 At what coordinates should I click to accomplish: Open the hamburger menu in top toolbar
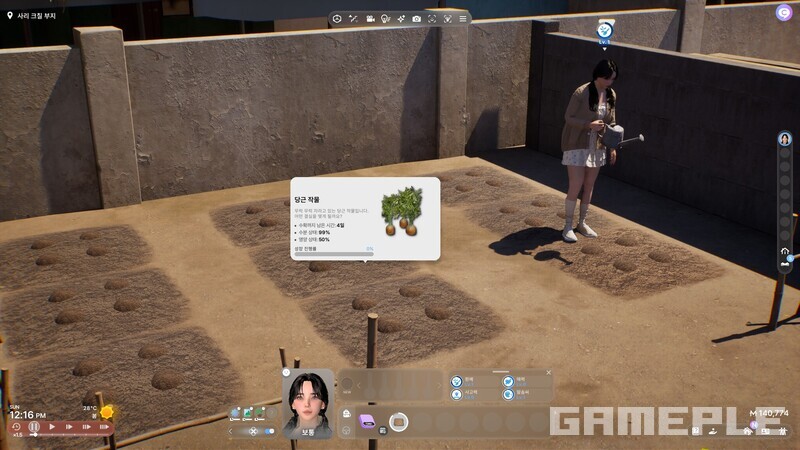click(462, 19)
